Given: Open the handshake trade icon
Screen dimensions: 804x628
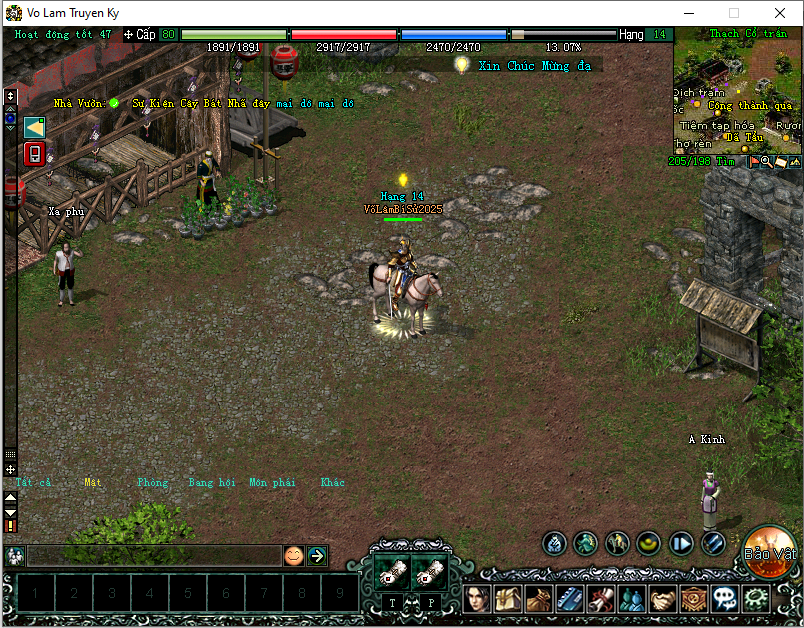Looking at the screenshot, I should 664,600.
